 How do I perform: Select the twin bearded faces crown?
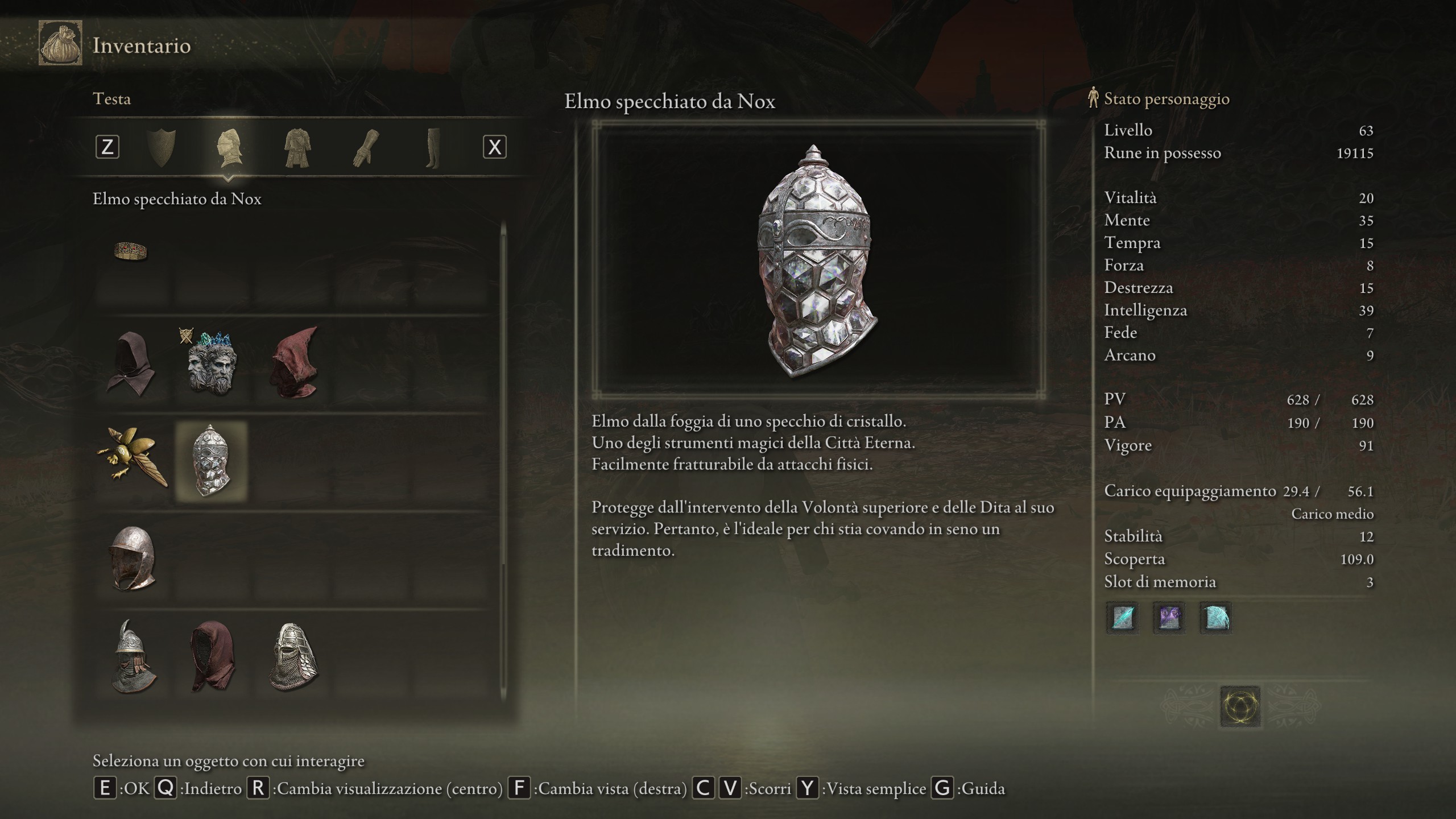(211, 364)
